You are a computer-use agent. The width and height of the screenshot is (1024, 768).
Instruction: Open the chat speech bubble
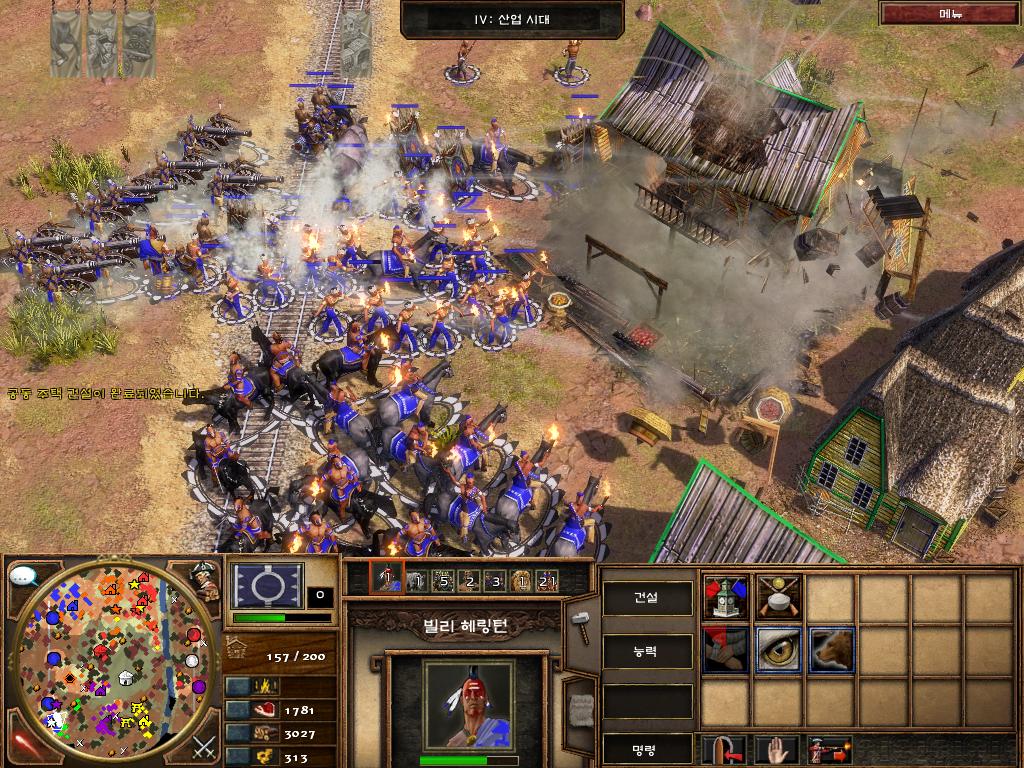point(23,576)
